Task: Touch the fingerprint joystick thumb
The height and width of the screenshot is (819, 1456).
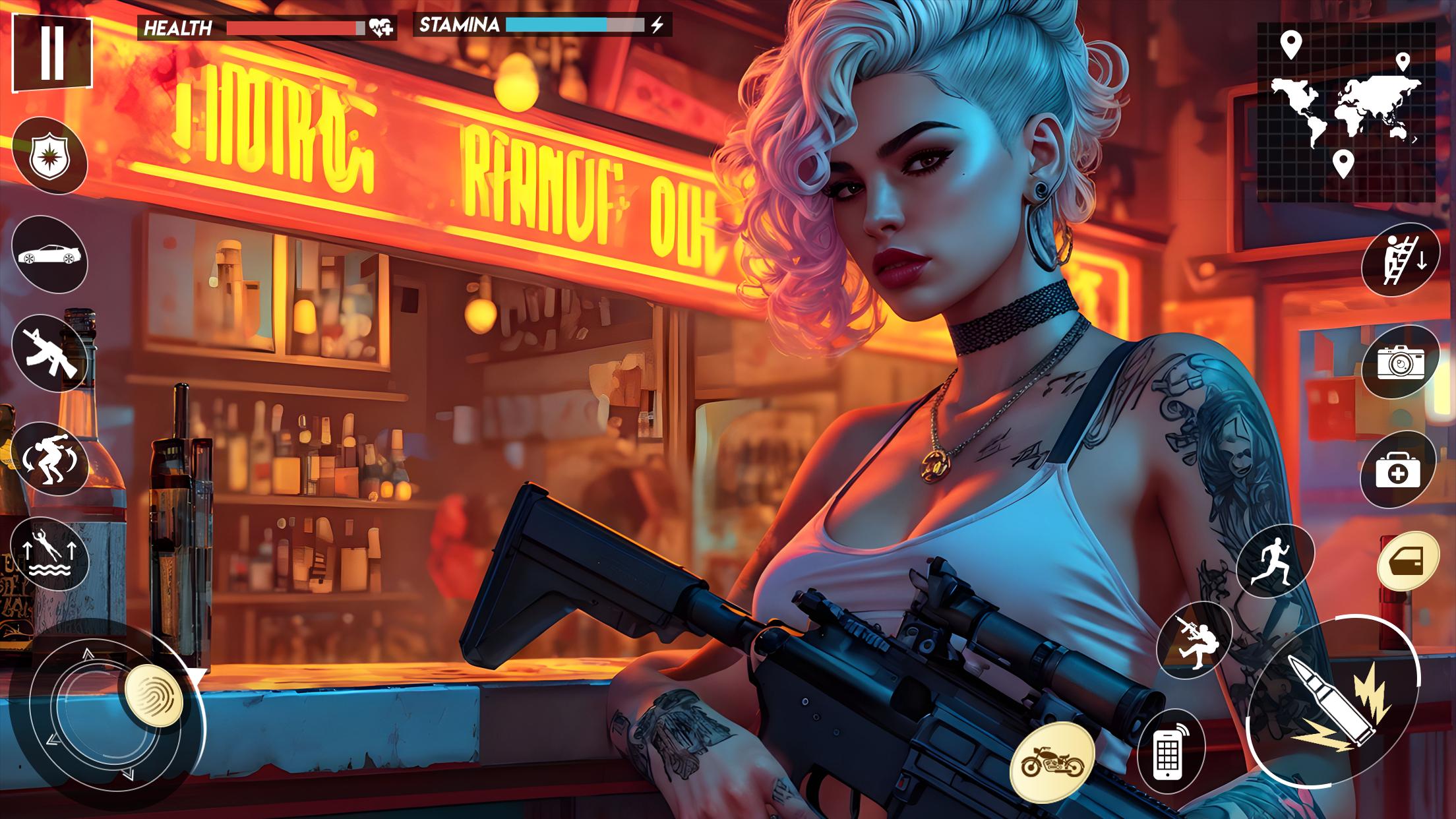Action: 154,696
